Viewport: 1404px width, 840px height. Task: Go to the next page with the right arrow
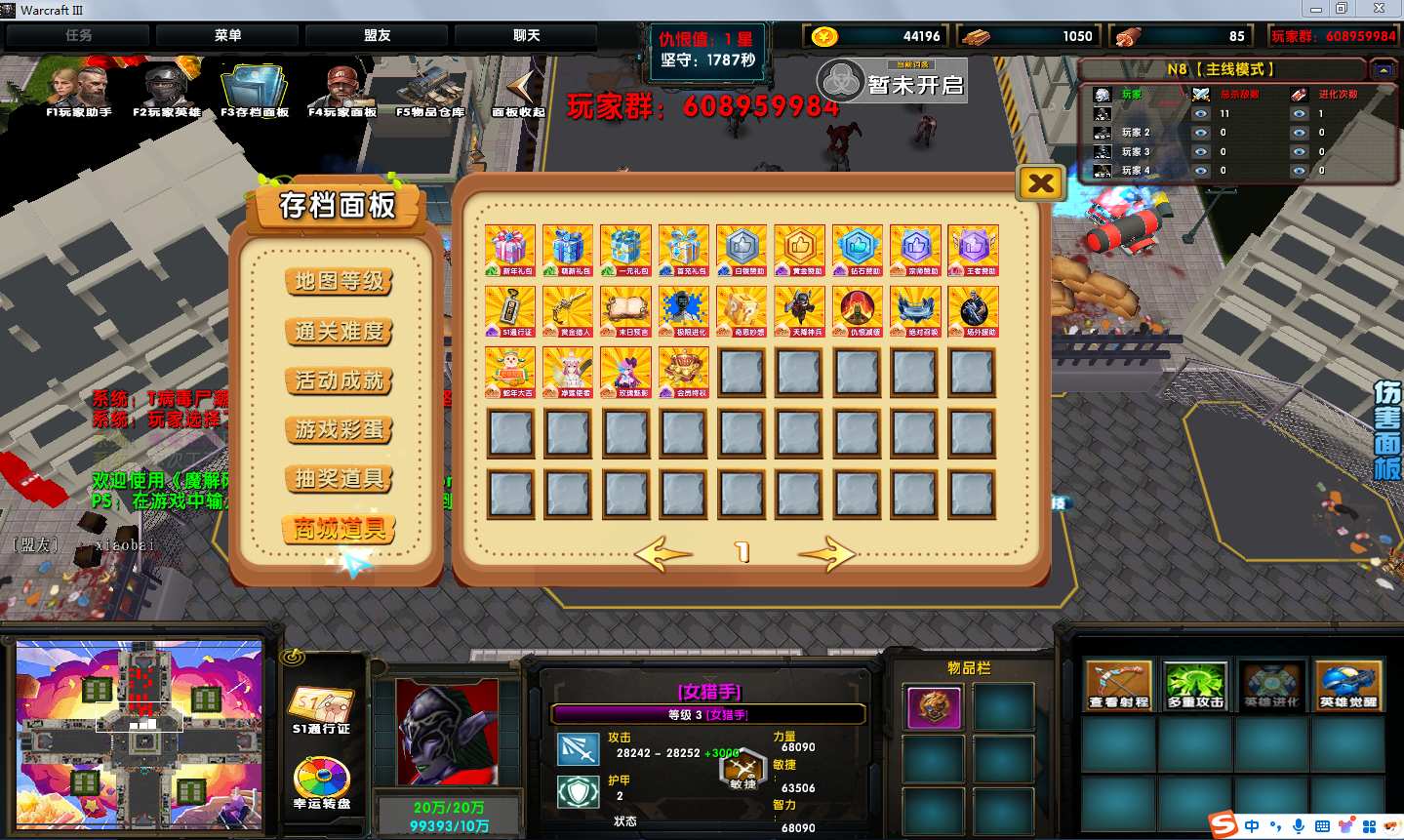[x=825, y=553]
